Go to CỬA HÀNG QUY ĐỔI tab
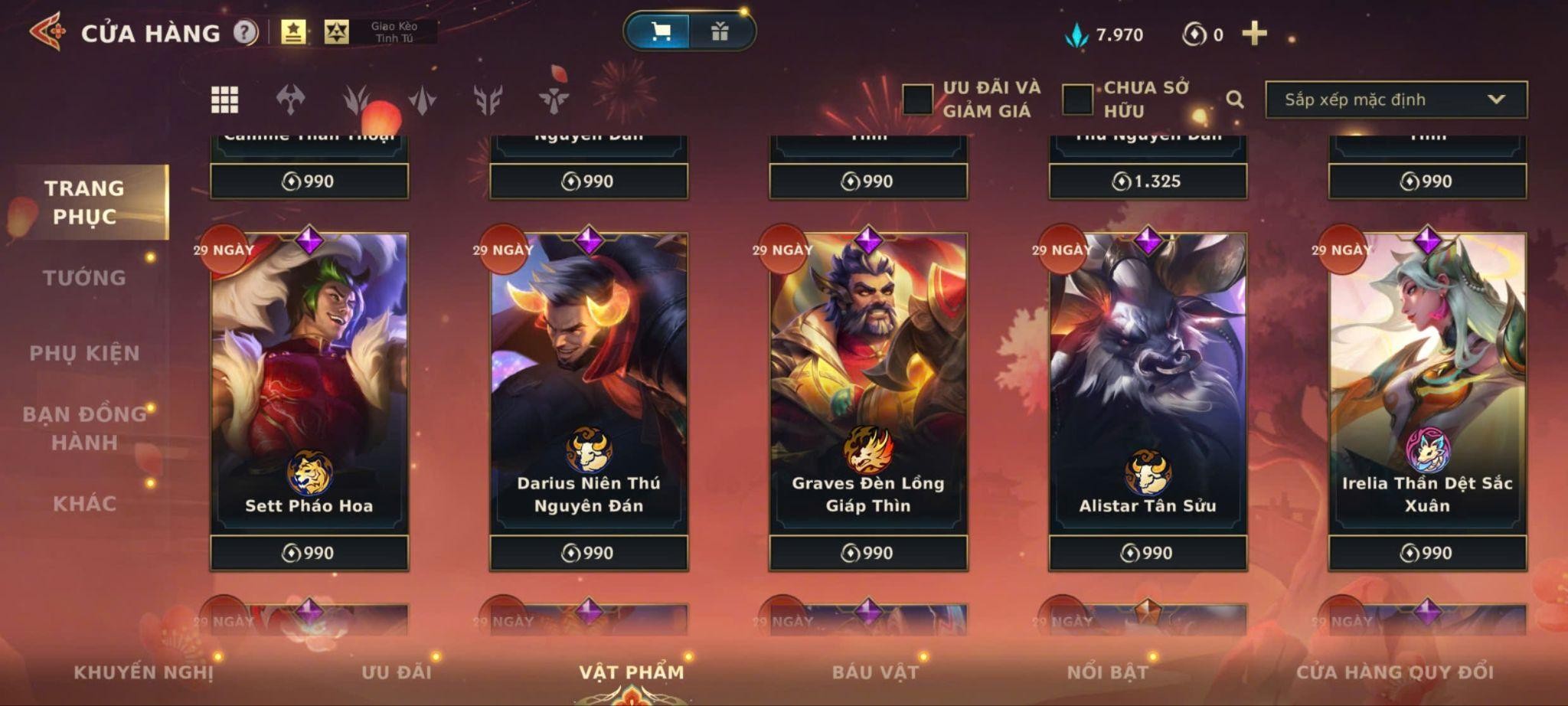The height and width of the screenshot is (706, 1568). [x=1394, y=672]
